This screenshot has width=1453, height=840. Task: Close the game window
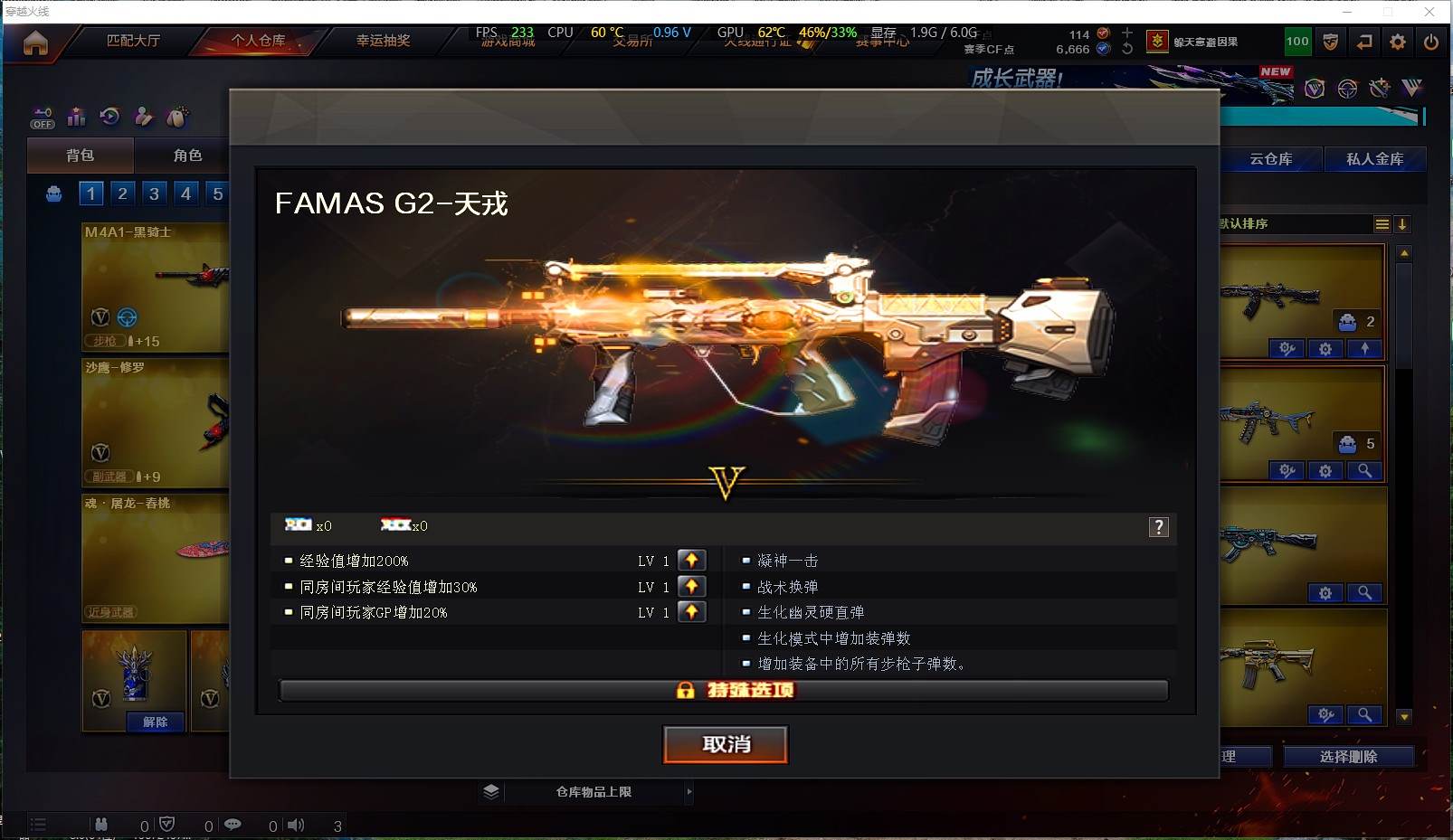coord(1429,12)
